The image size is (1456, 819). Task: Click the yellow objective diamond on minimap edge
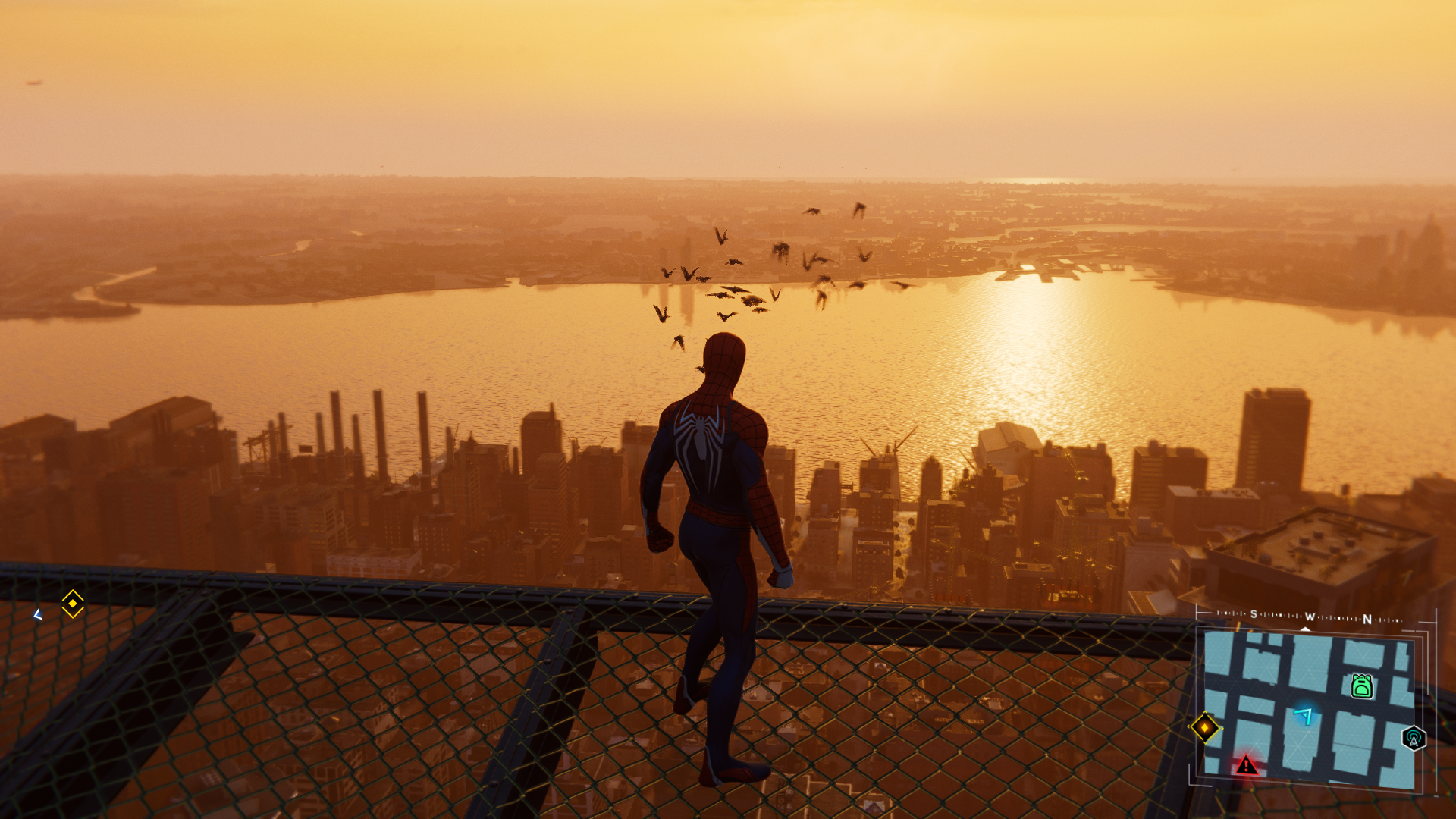click(1204, 727)
